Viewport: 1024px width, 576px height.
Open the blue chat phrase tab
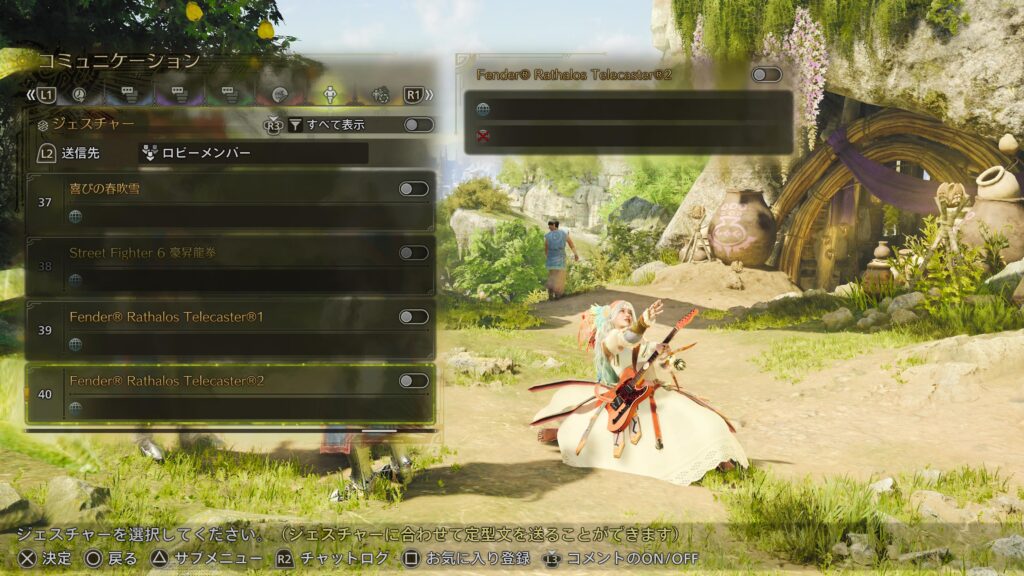[x=129, y=95]
